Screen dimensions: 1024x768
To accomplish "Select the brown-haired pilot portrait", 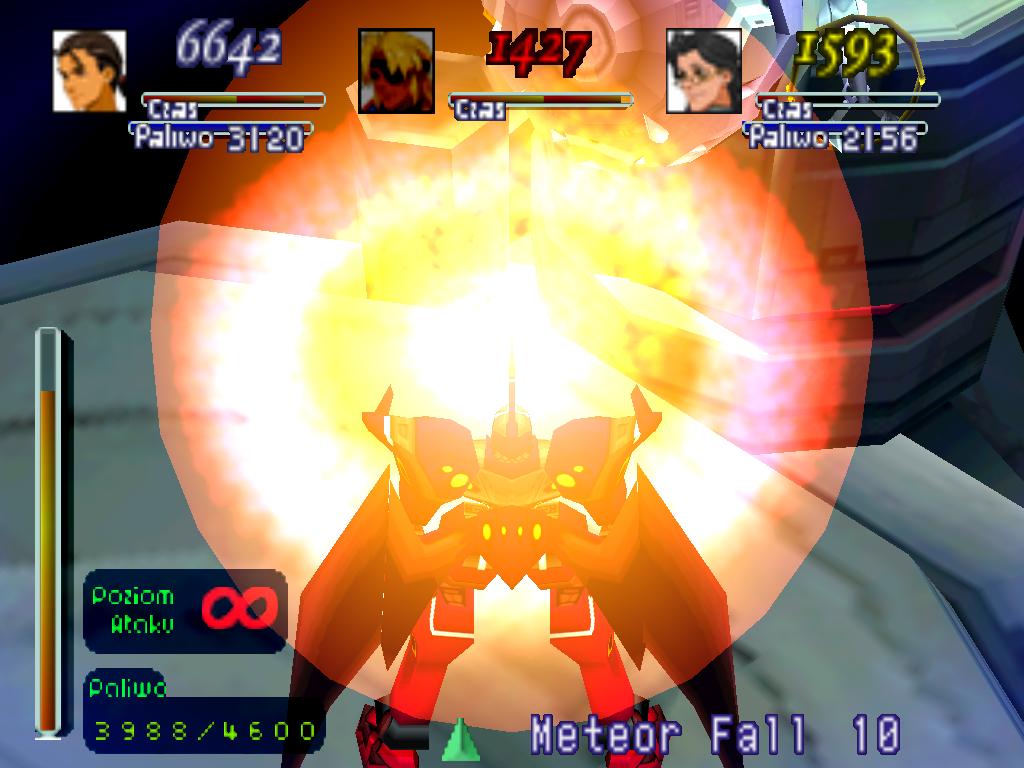I will 90,70.
